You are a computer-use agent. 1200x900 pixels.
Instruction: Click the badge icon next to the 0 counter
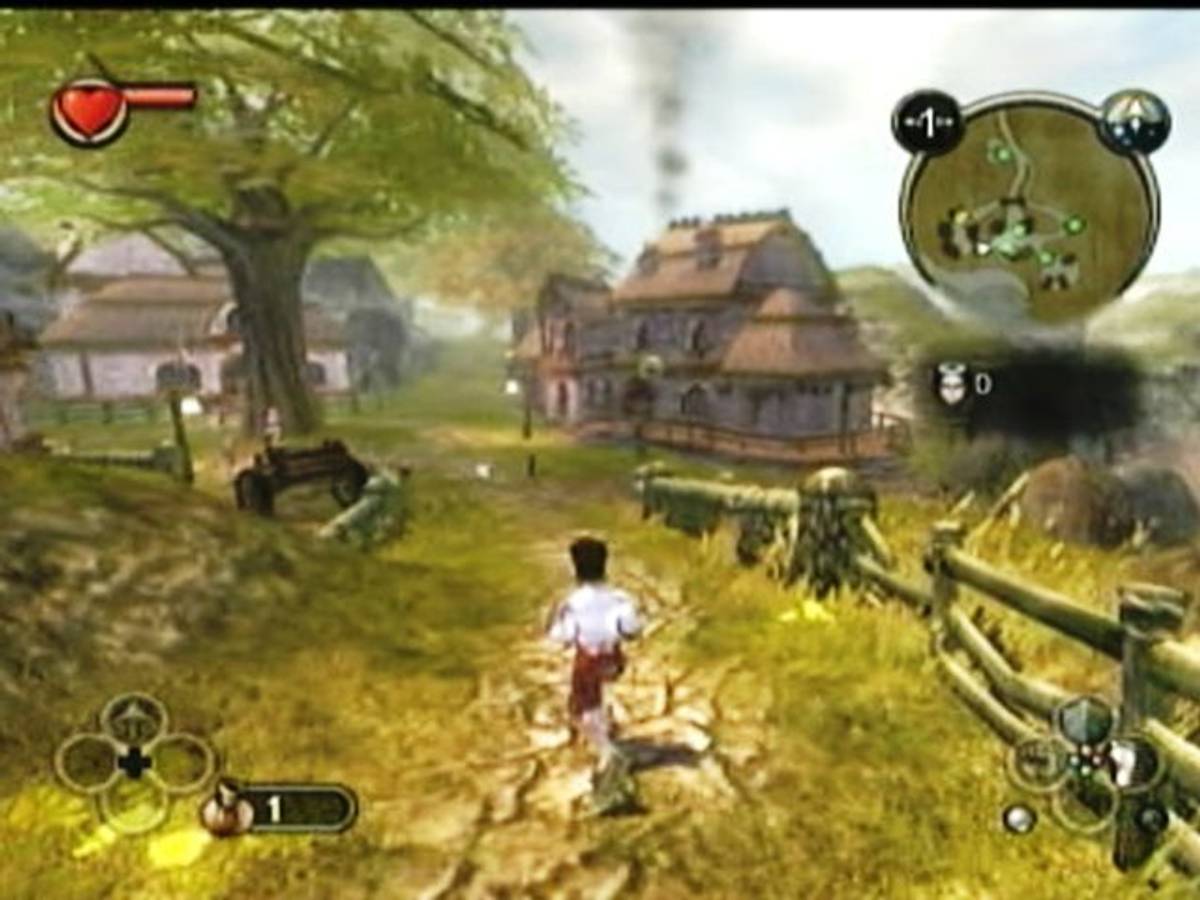click(951, 383)
